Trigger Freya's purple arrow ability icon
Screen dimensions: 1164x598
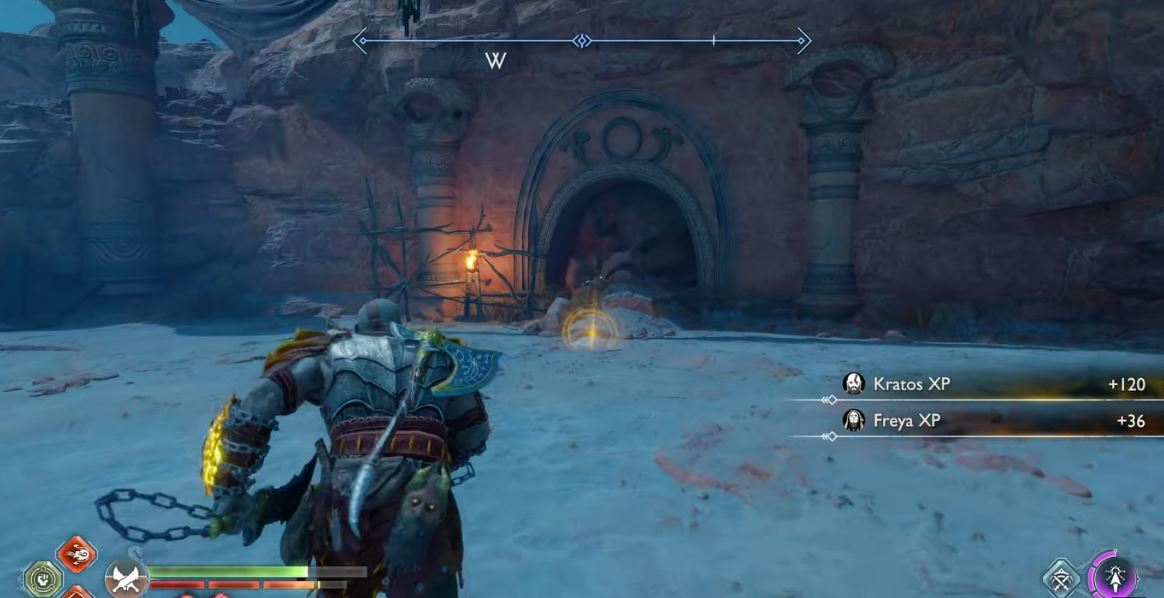pos(1115,577)
